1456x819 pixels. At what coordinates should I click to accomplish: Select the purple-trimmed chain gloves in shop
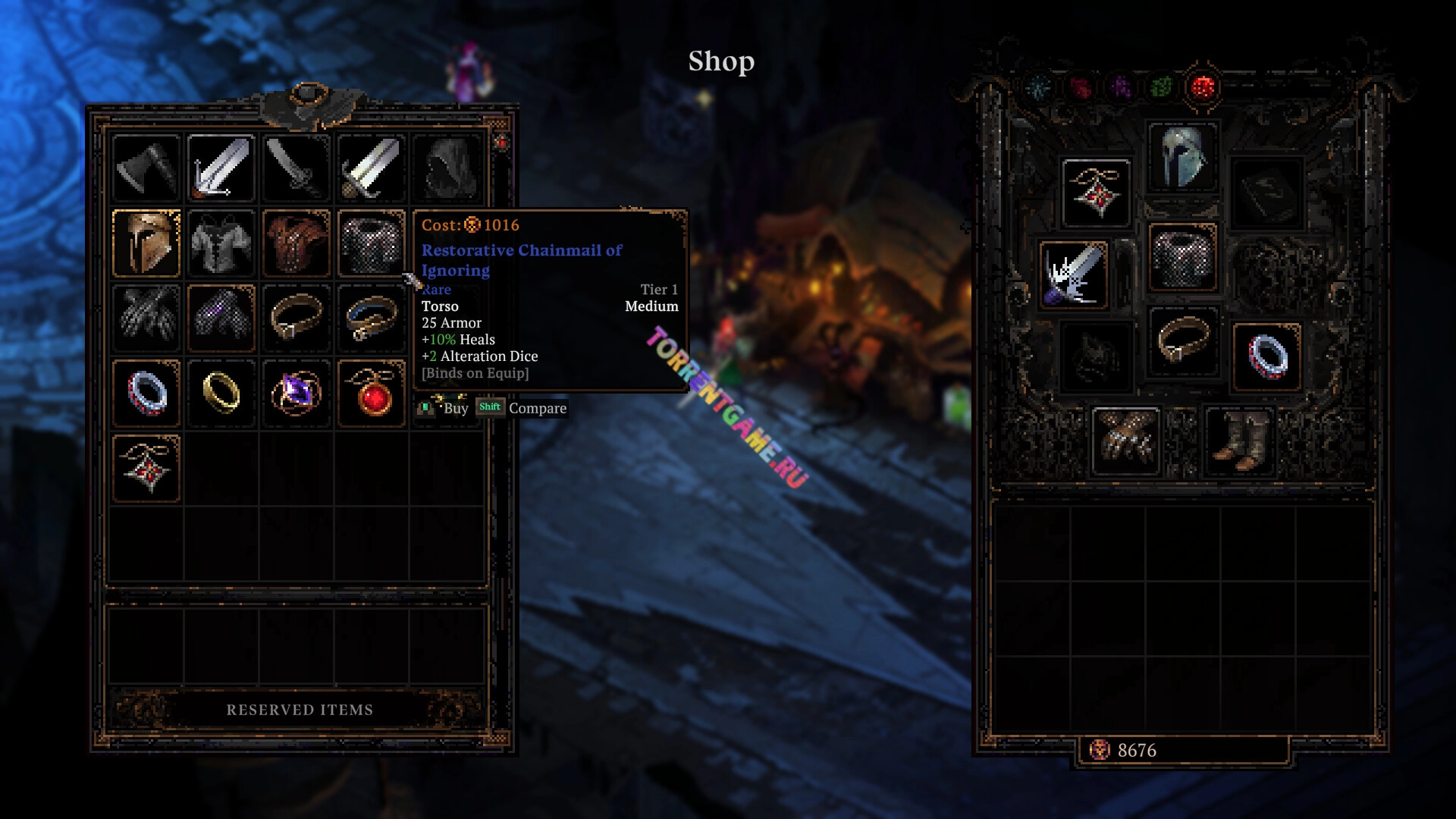click(x=221, y=318)
